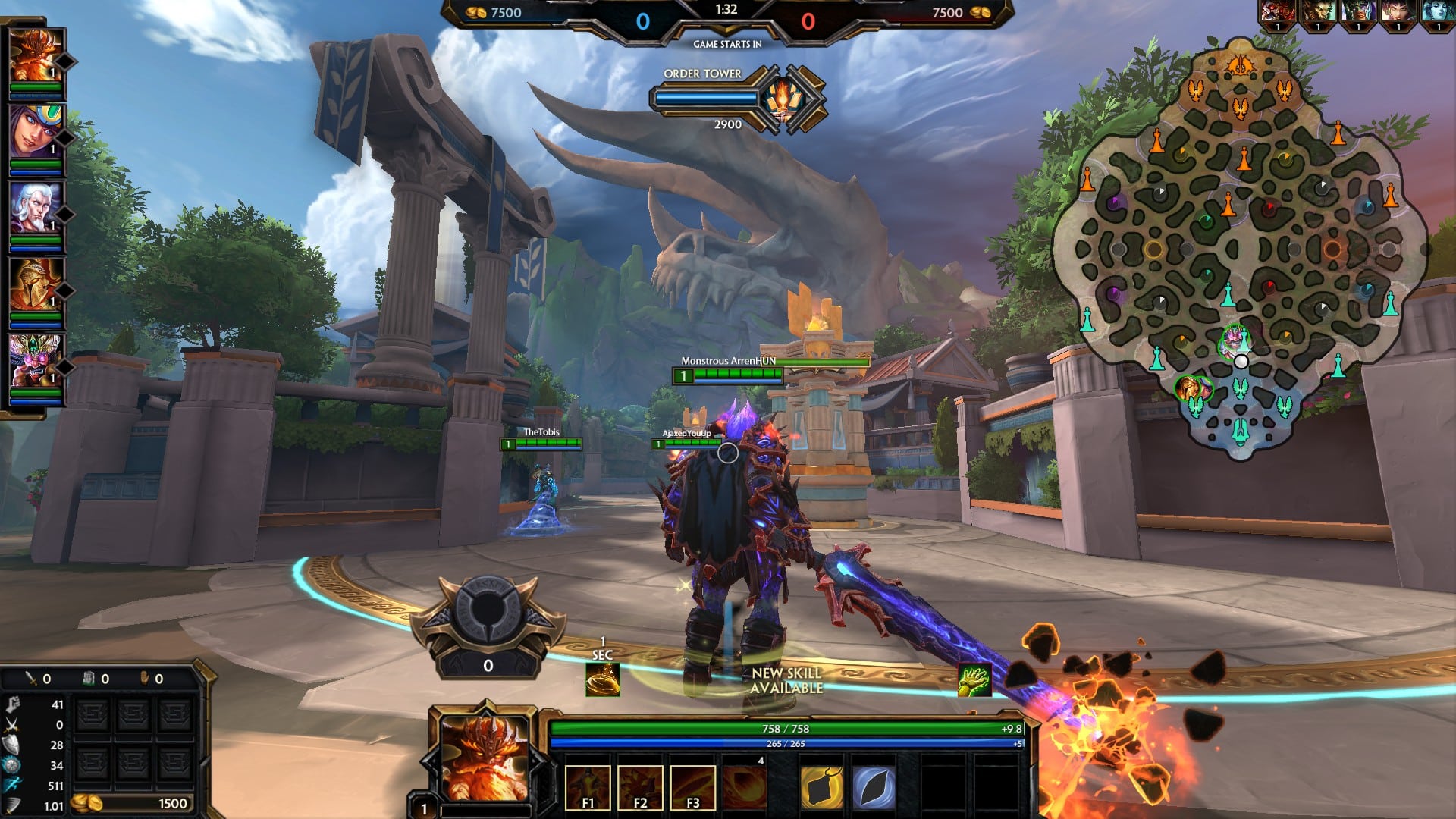This screenshot has height=819, width=1456.
Task: Select the F1 ability in the hotbar
Action: tap(588, 789)
